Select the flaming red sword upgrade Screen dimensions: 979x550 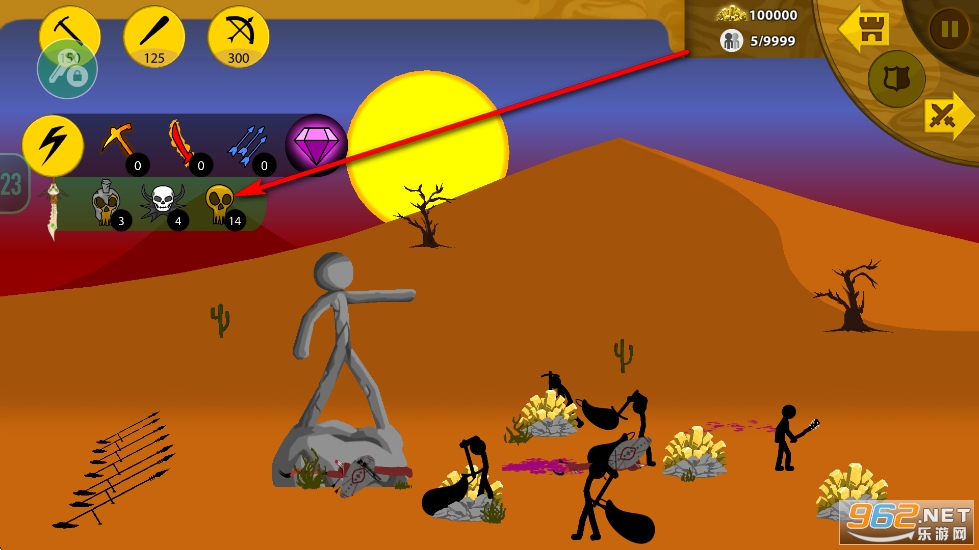point(183,144)
